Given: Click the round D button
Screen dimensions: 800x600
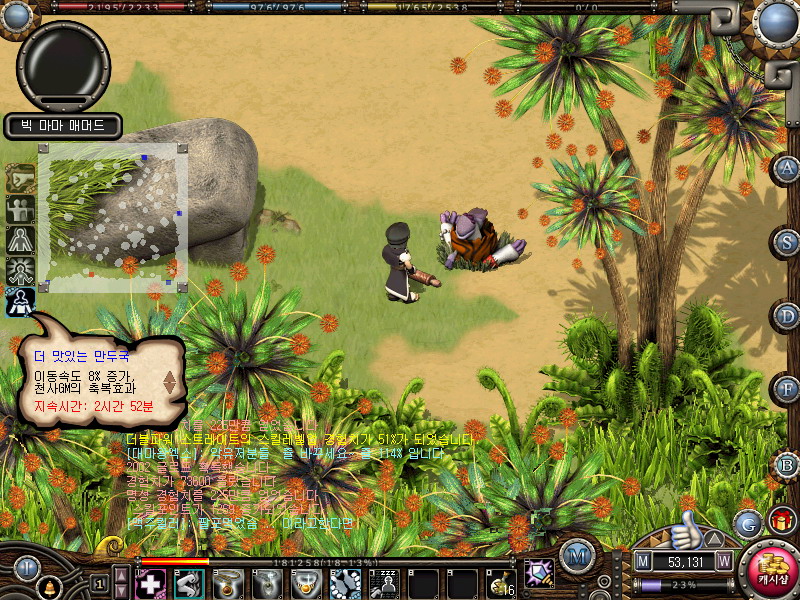Looking at the screenshot, I should tap(787, 316).
